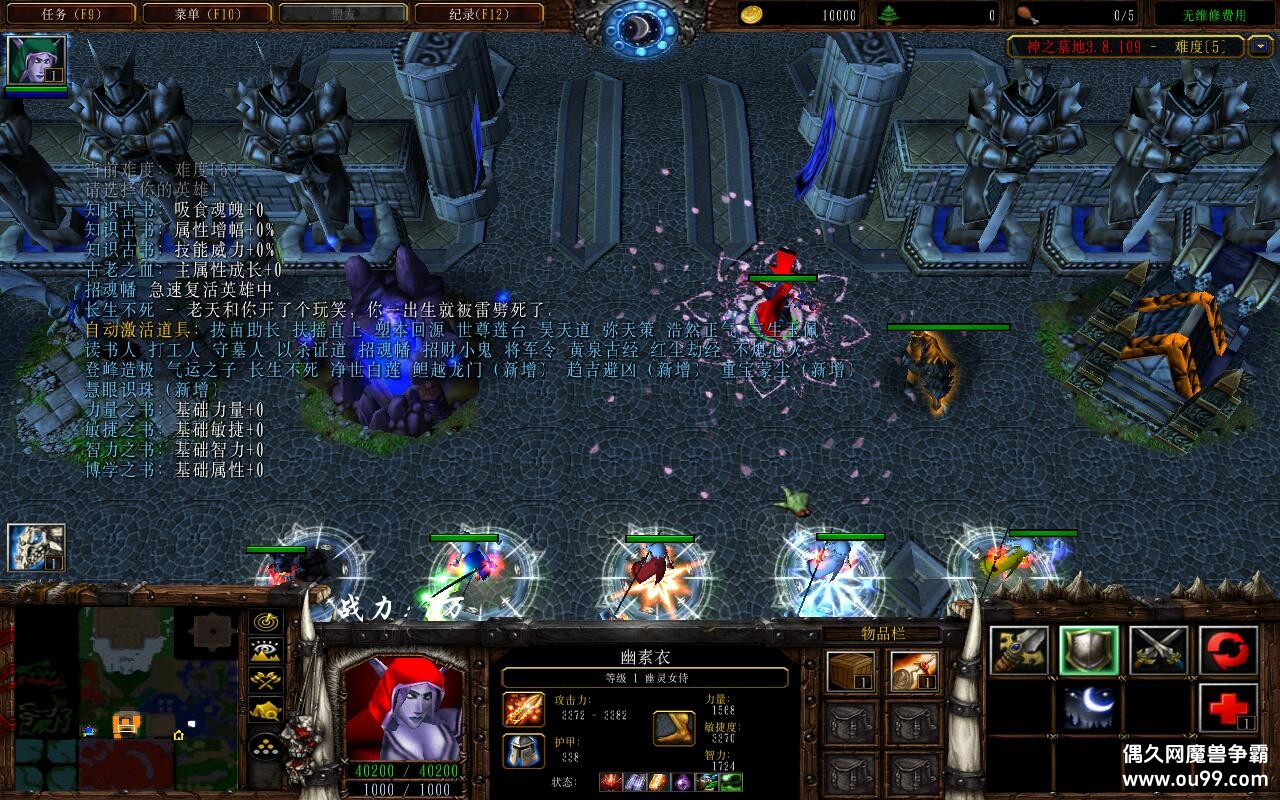Click the red refresh command icon

tap(1228, 649)
